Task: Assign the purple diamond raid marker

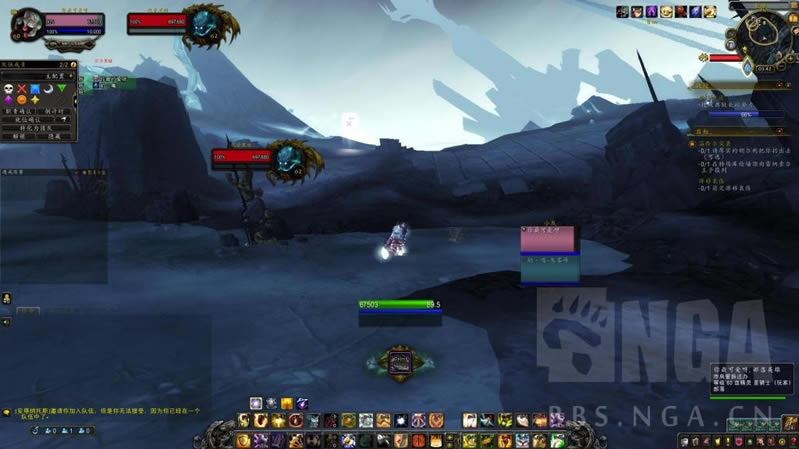Action: [7, 100]
